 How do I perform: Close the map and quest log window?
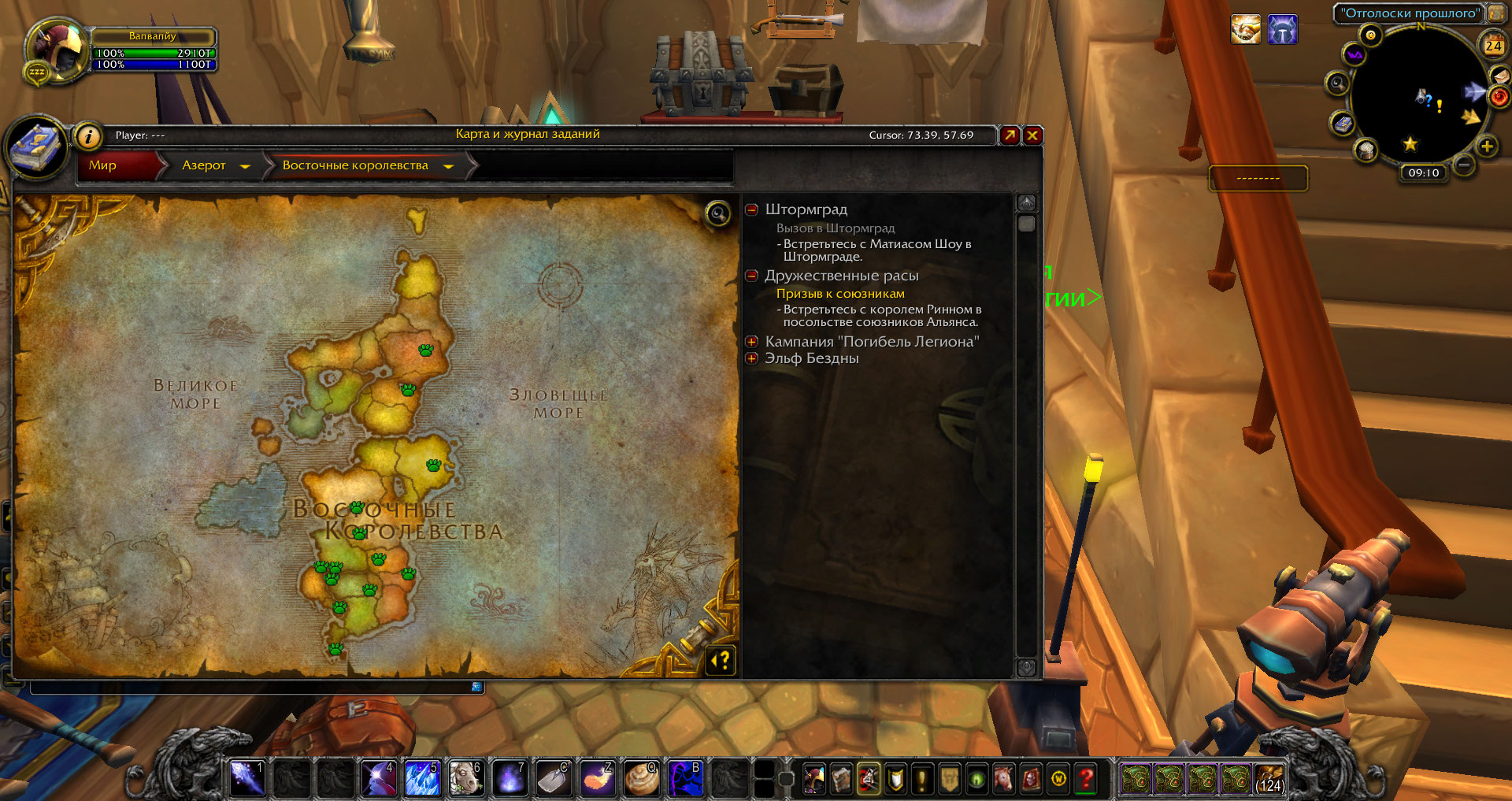(x=1032, y=135)
